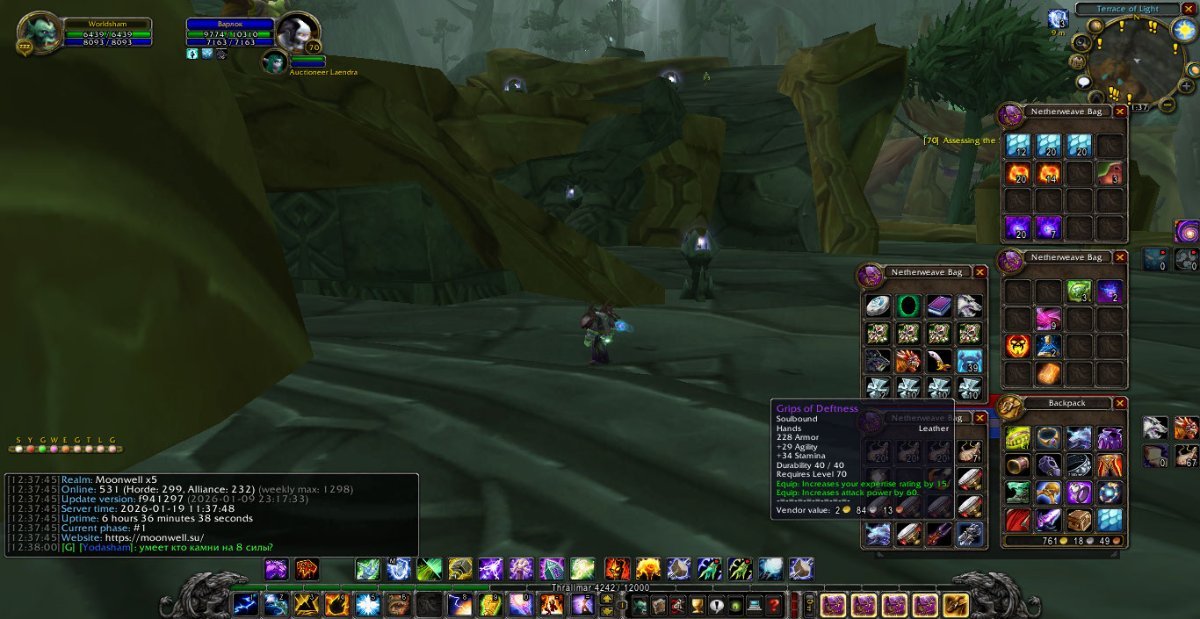
Task: Open the backpack bag slot button
Action: pos(955,605)
